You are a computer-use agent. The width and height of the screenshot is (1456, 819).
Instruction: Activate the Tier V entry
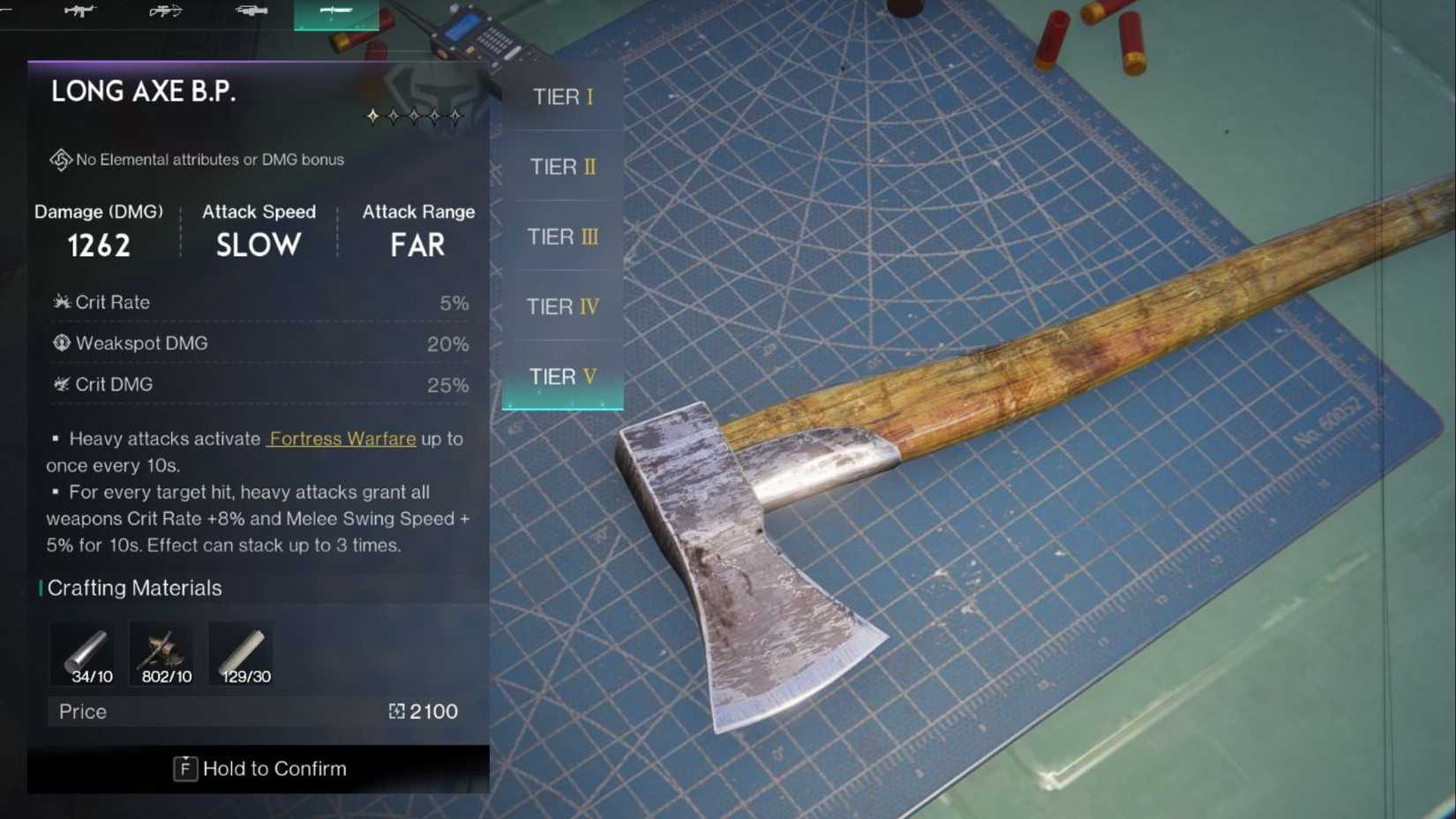point(562,376)
